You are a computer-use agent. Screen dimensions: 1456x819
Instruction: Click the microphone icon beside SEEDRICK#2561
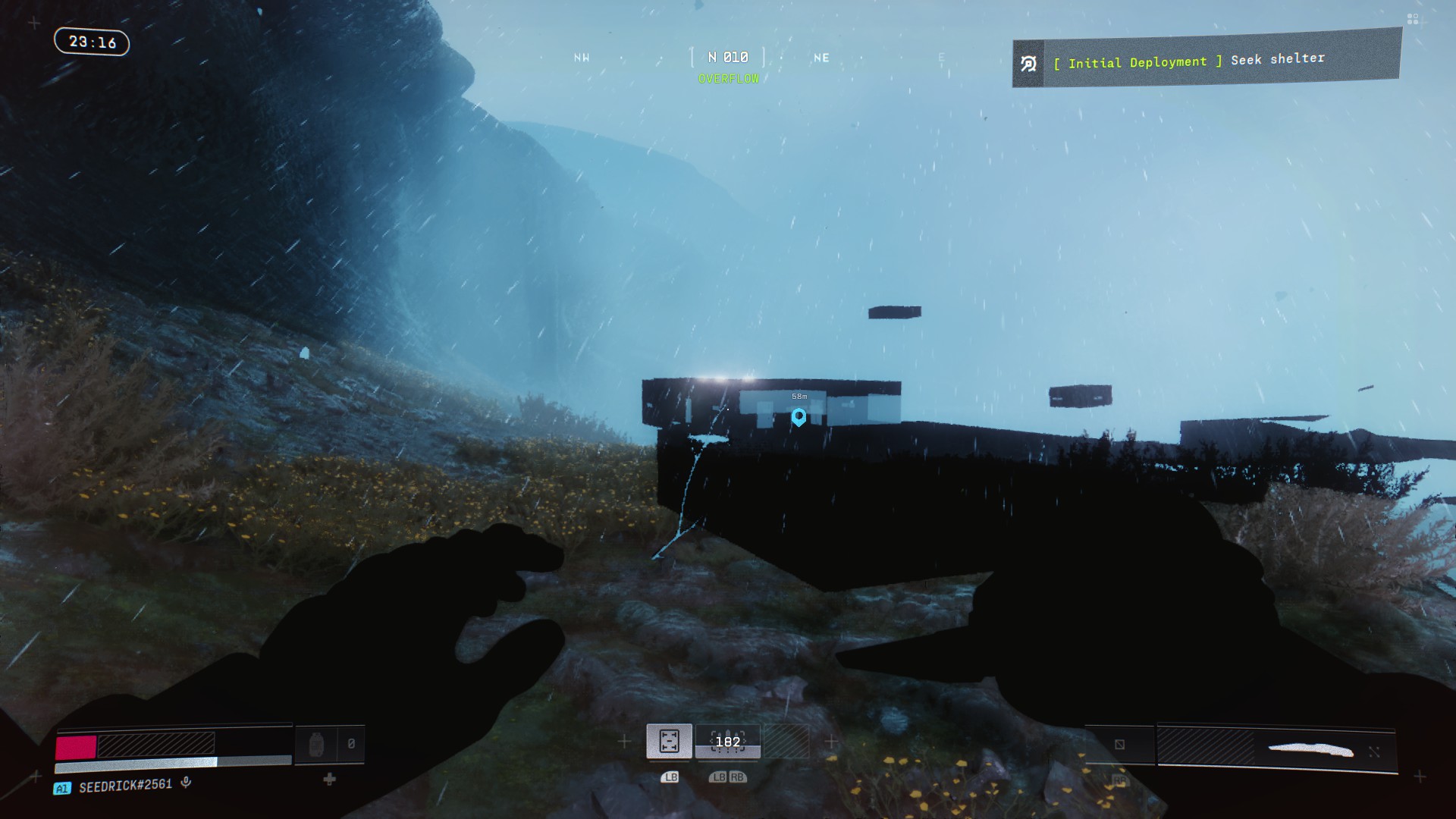[x=187, y=783]
